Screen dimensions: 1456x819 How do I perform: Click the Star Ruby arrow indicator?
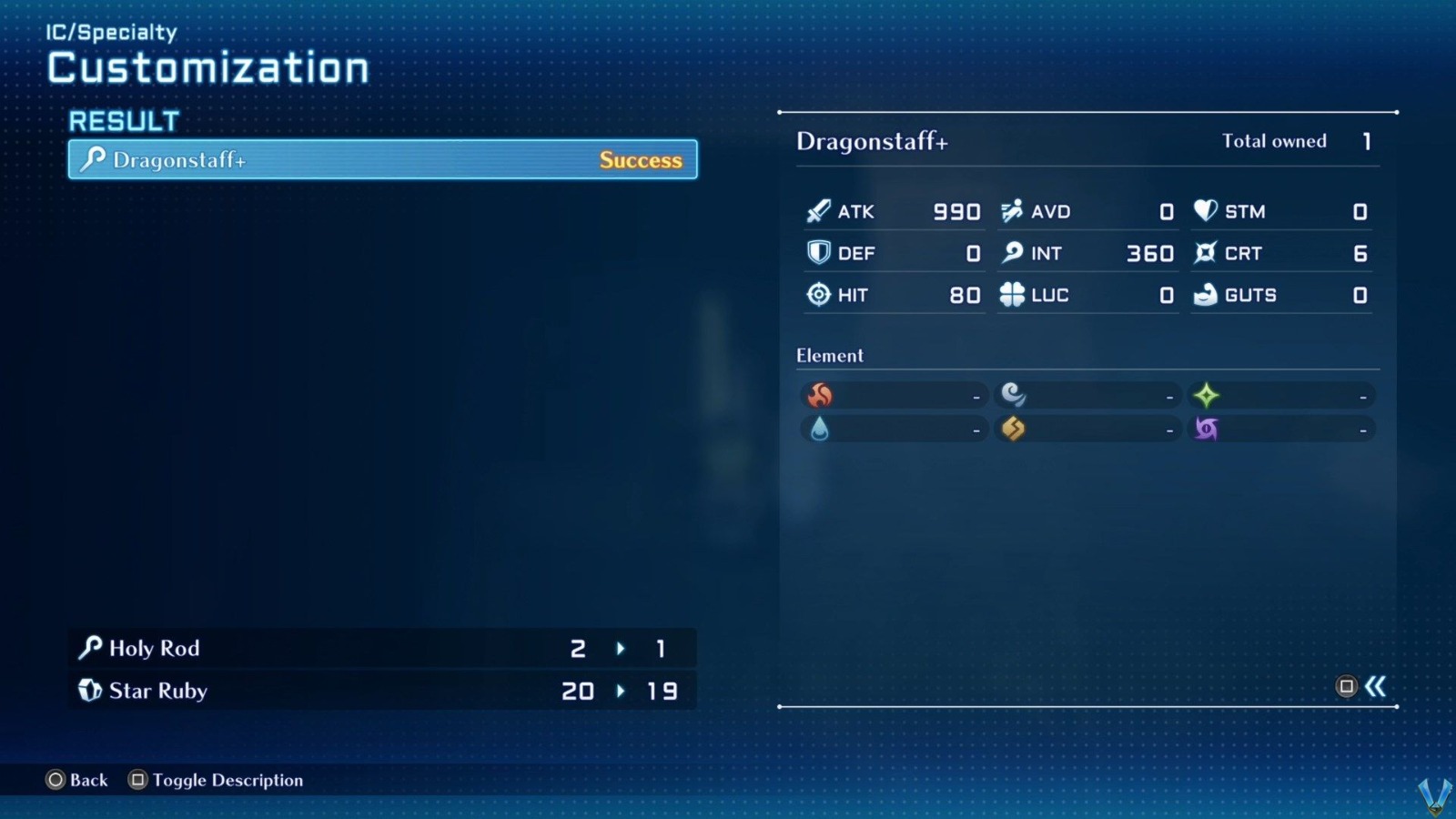tap(621, 691)
